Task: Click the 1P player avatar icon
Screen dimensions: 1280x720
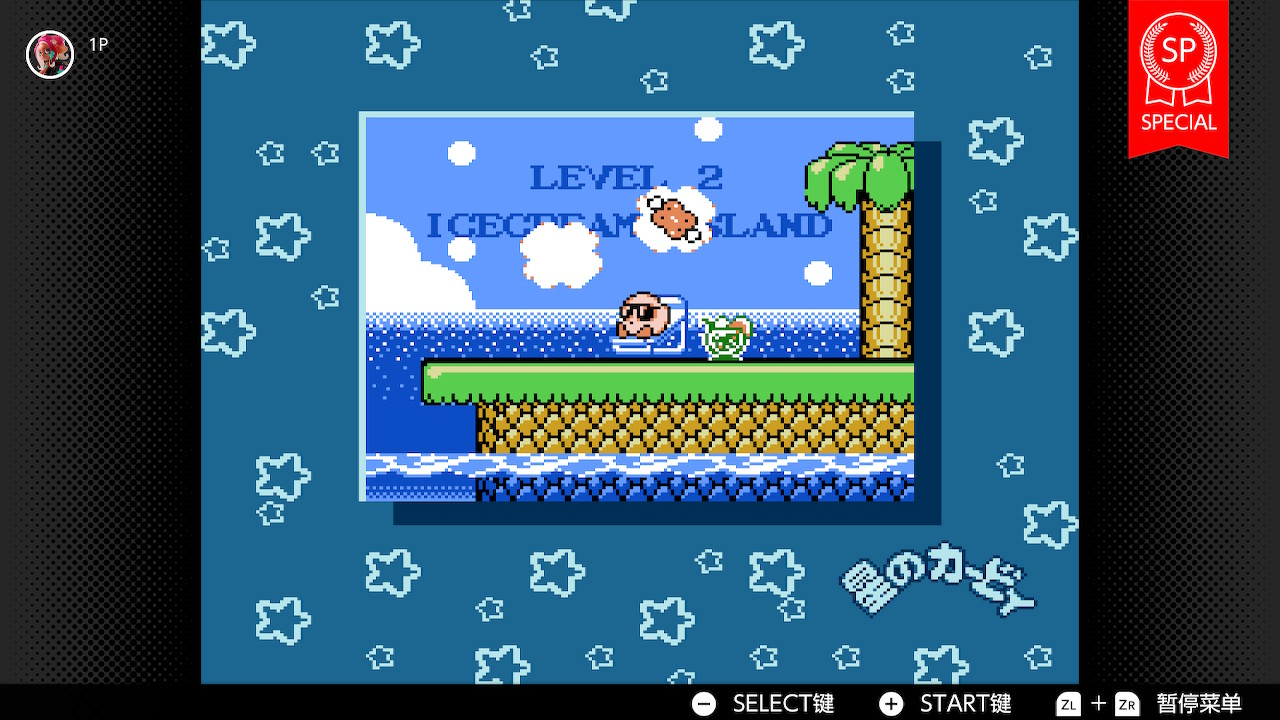Action: [50, 54]
